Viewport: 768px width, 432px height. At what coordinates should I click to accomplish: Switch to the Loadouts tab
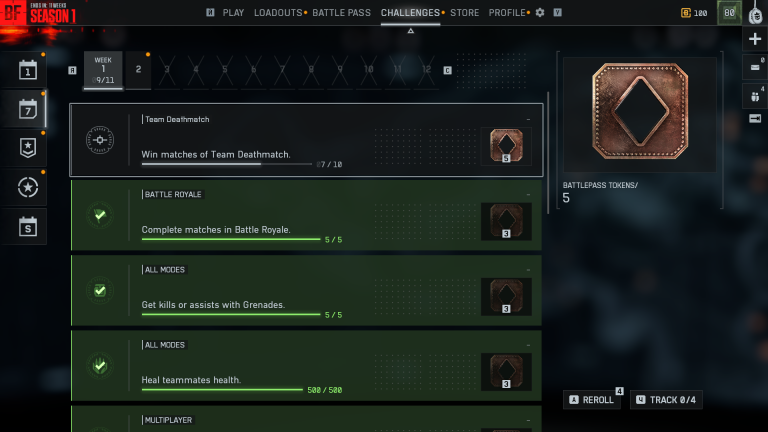click(x=279, y=13)
